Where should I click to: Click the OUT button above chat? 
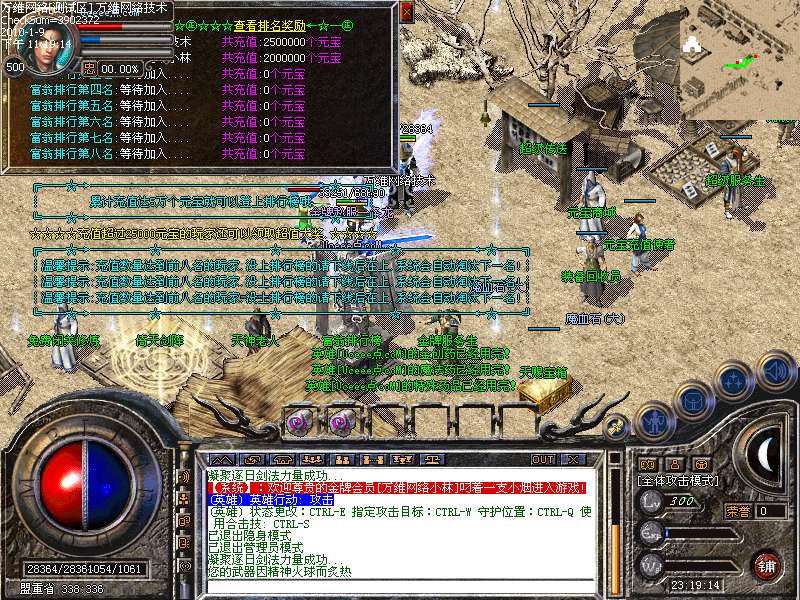[x=543, y=459]
